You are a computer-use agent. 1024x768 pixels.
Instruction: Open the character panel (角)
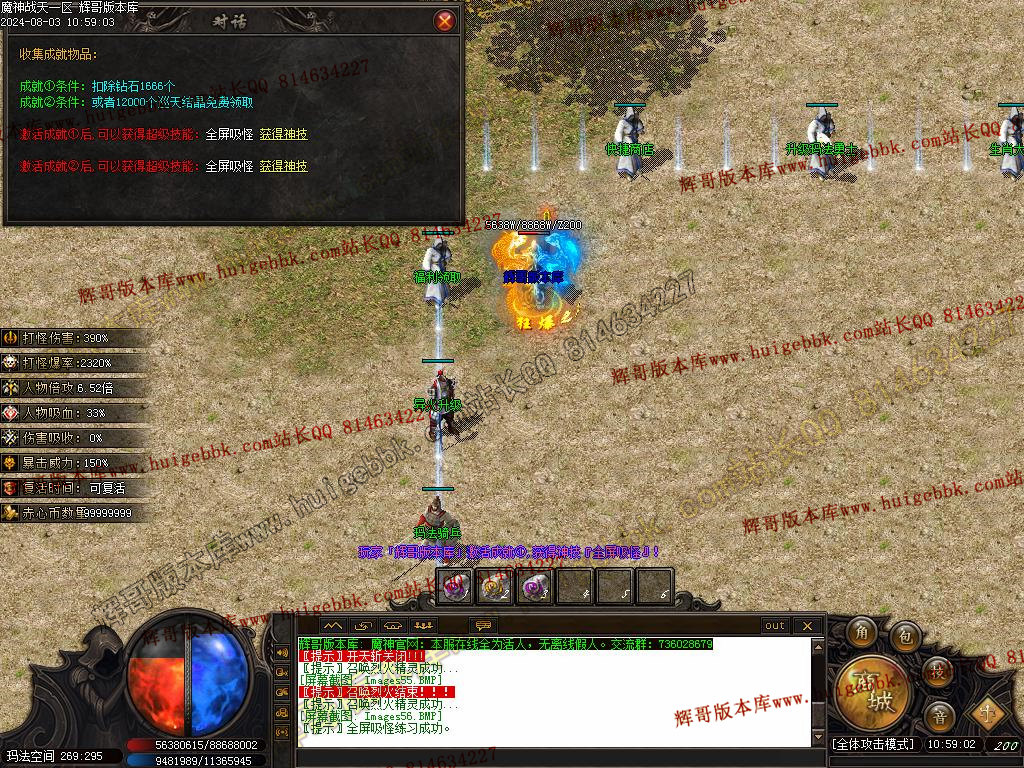click(x=861, y=633)
